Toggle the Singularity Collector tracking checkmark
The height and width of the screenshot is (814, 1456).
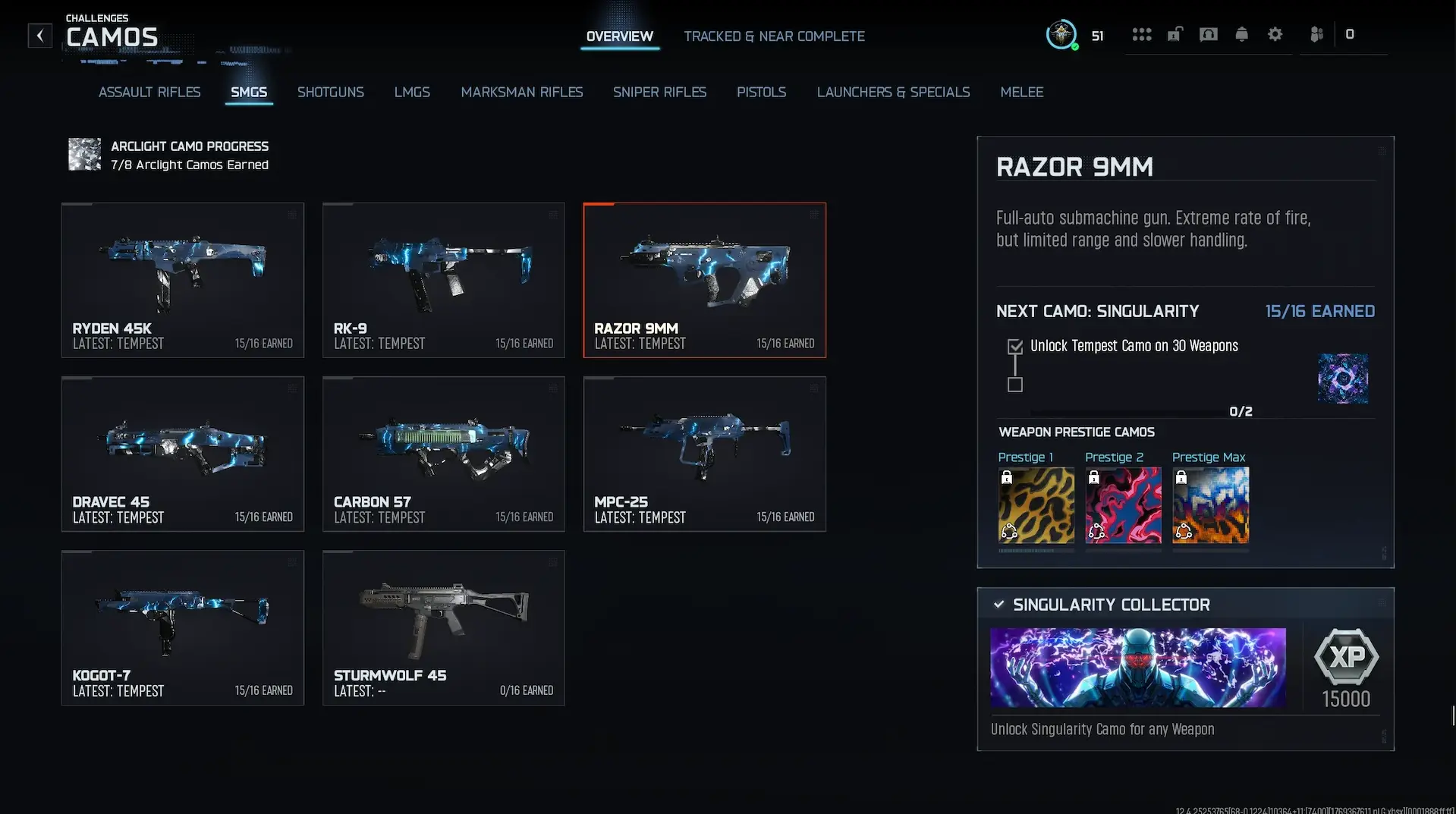click(x=998, y=605)
